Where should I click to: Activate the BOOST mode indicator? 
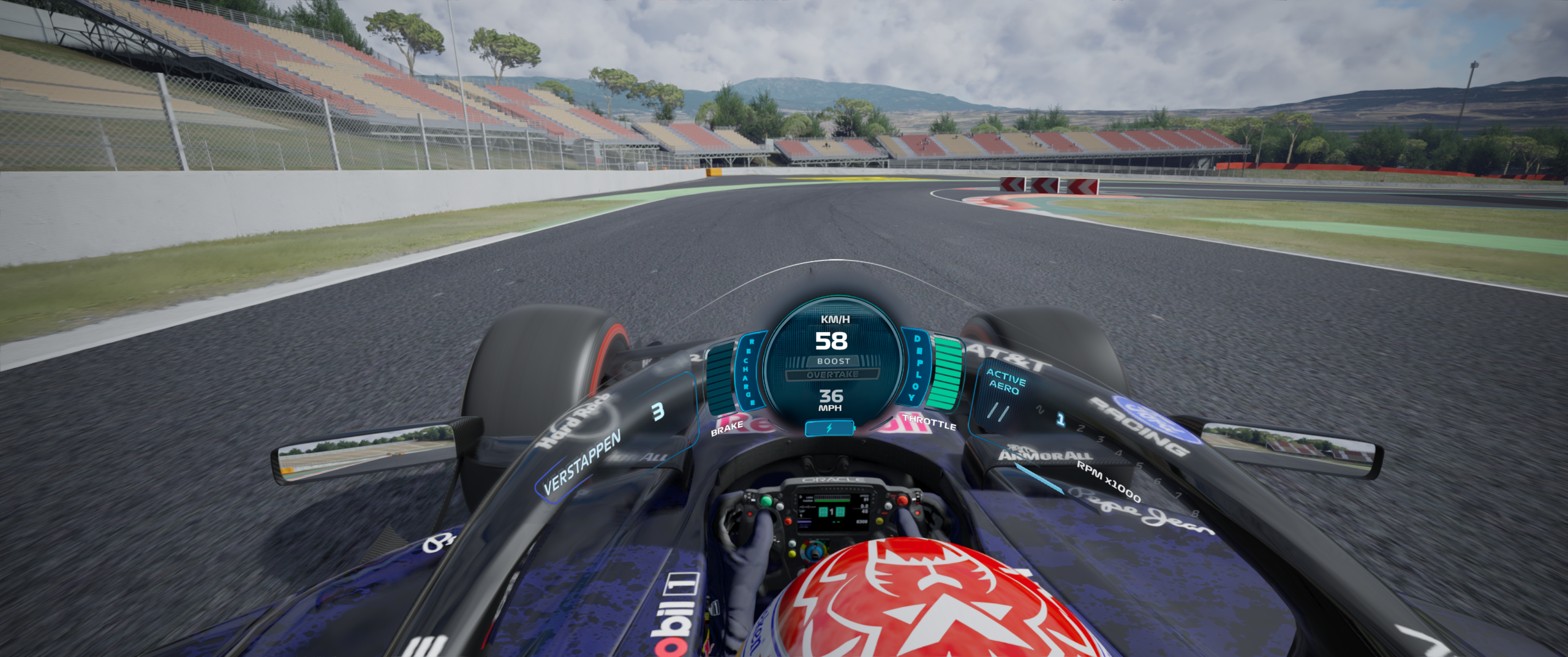pos(833,361)
